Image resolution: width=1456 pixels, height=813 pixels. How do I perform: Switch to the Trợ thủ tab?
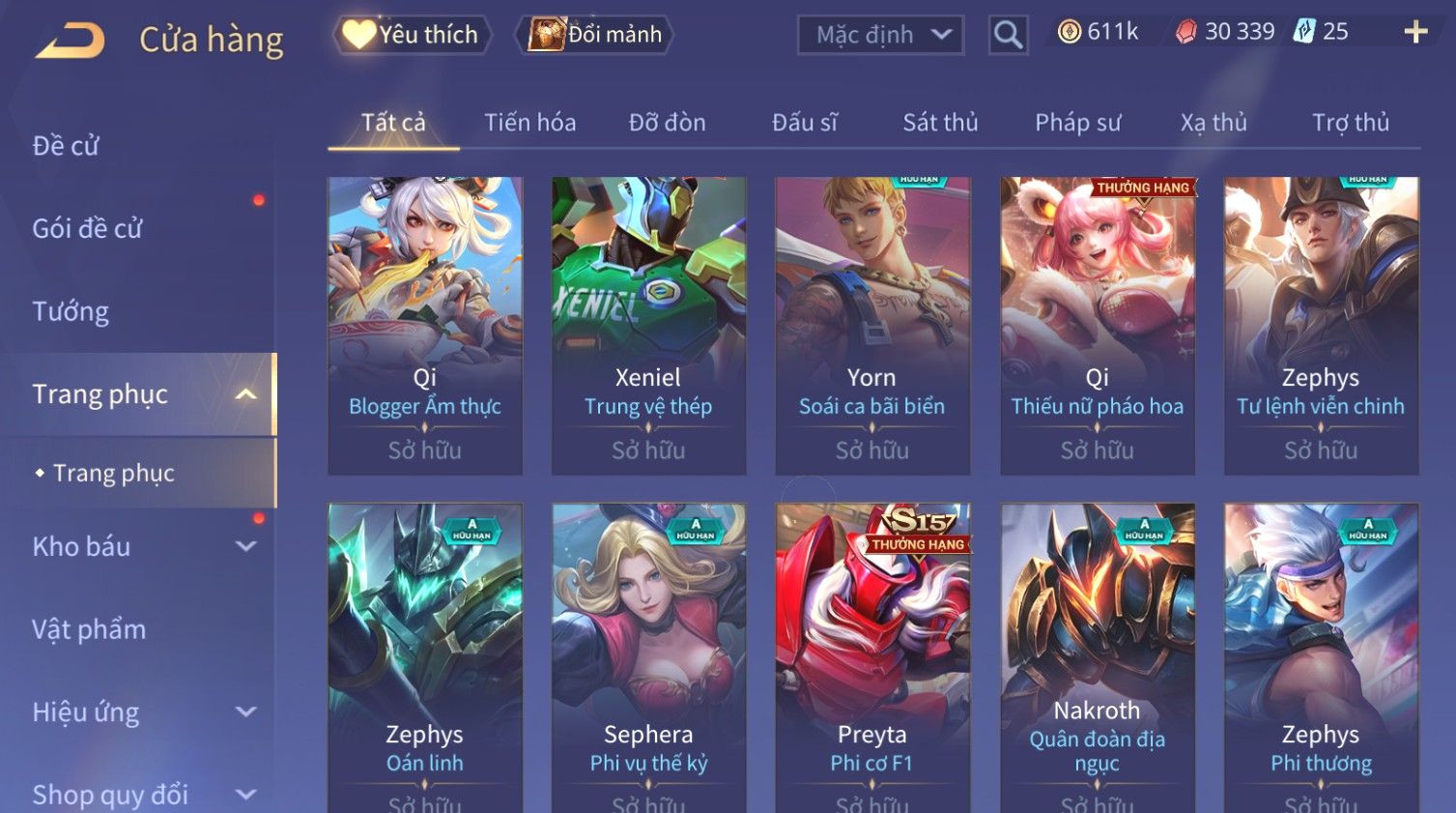coord(1350,123)
